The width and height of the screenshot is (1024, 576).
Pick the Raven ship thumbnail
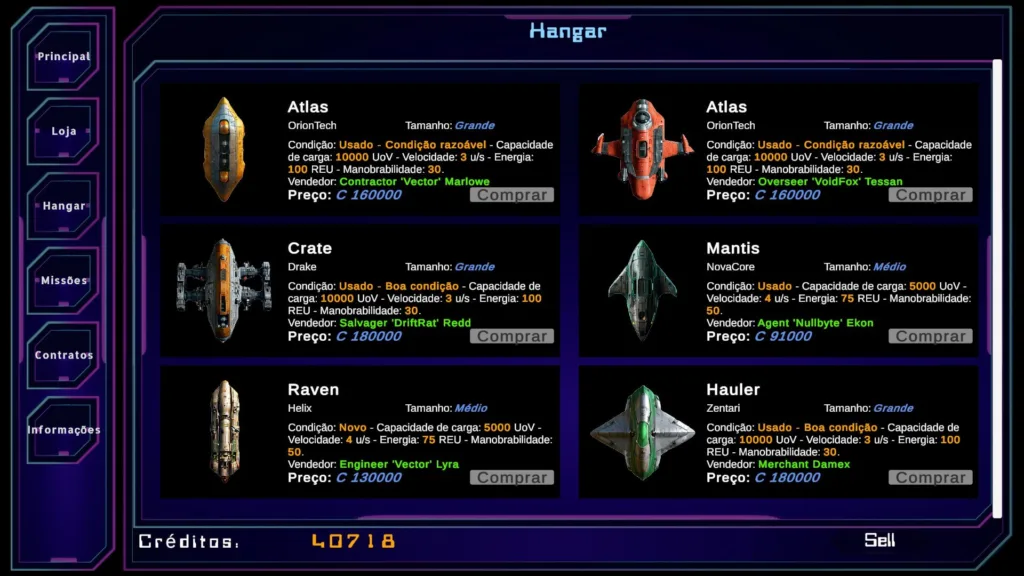pos(224,431)
